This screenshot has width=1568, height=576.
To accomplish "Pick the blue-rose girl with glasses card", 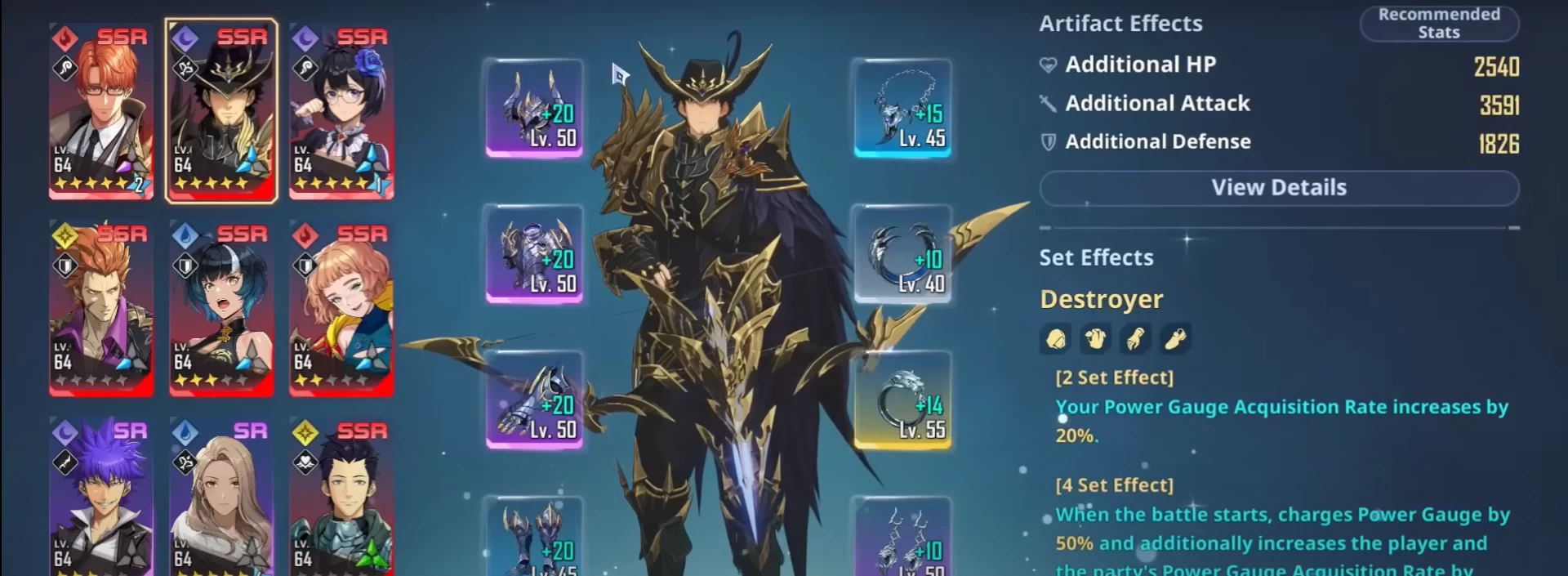I will click(x=341, y=111).
